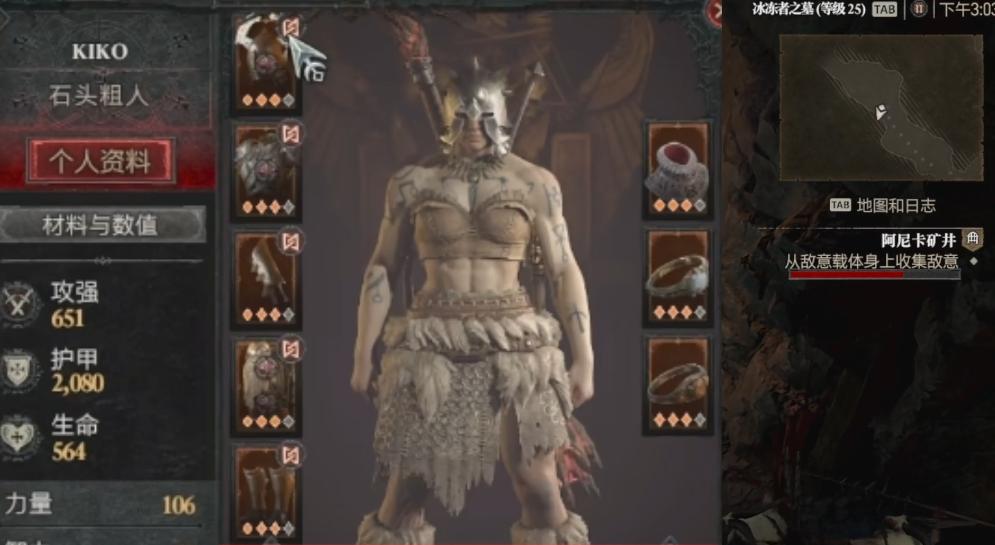995x545 pixels.
Task: Inspect the equipped pants slot
Action: click(x=267, y=385)
